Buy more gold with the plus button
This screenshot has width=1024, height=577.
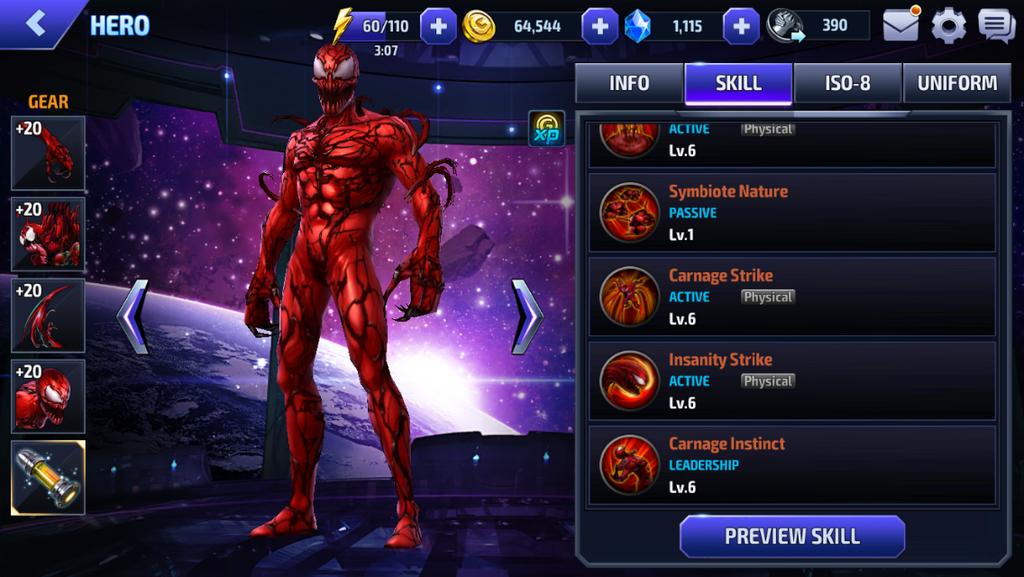(x=599, y=26)
